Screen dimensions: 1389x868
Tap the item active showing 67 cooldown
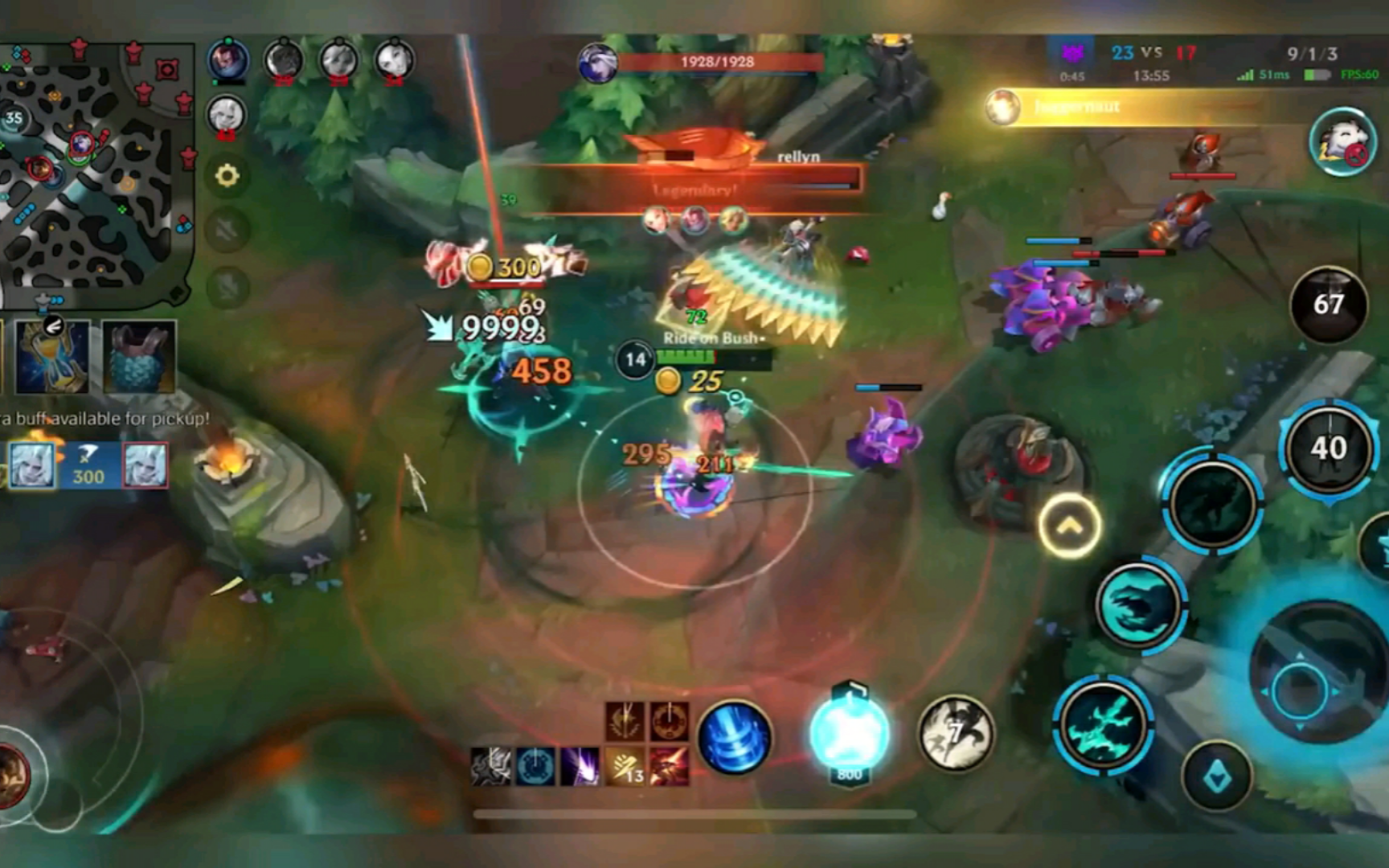coord(1328,305)
